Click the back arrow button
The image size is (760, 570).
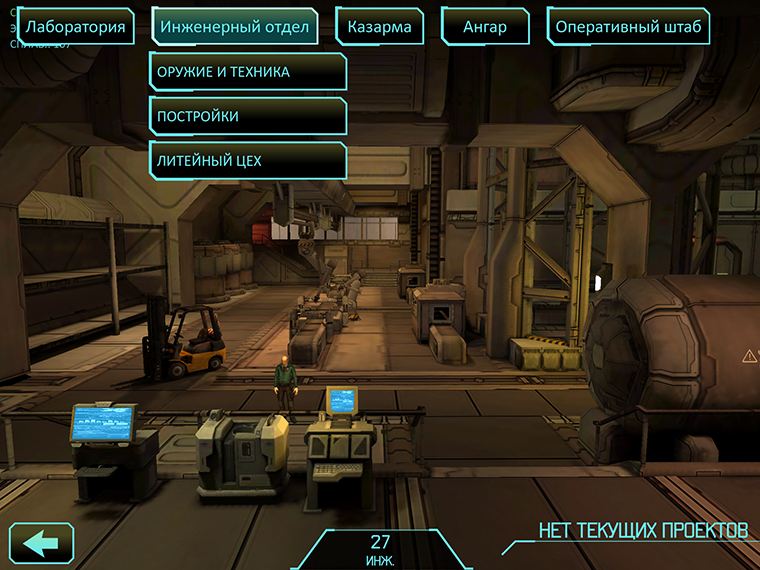41,544
